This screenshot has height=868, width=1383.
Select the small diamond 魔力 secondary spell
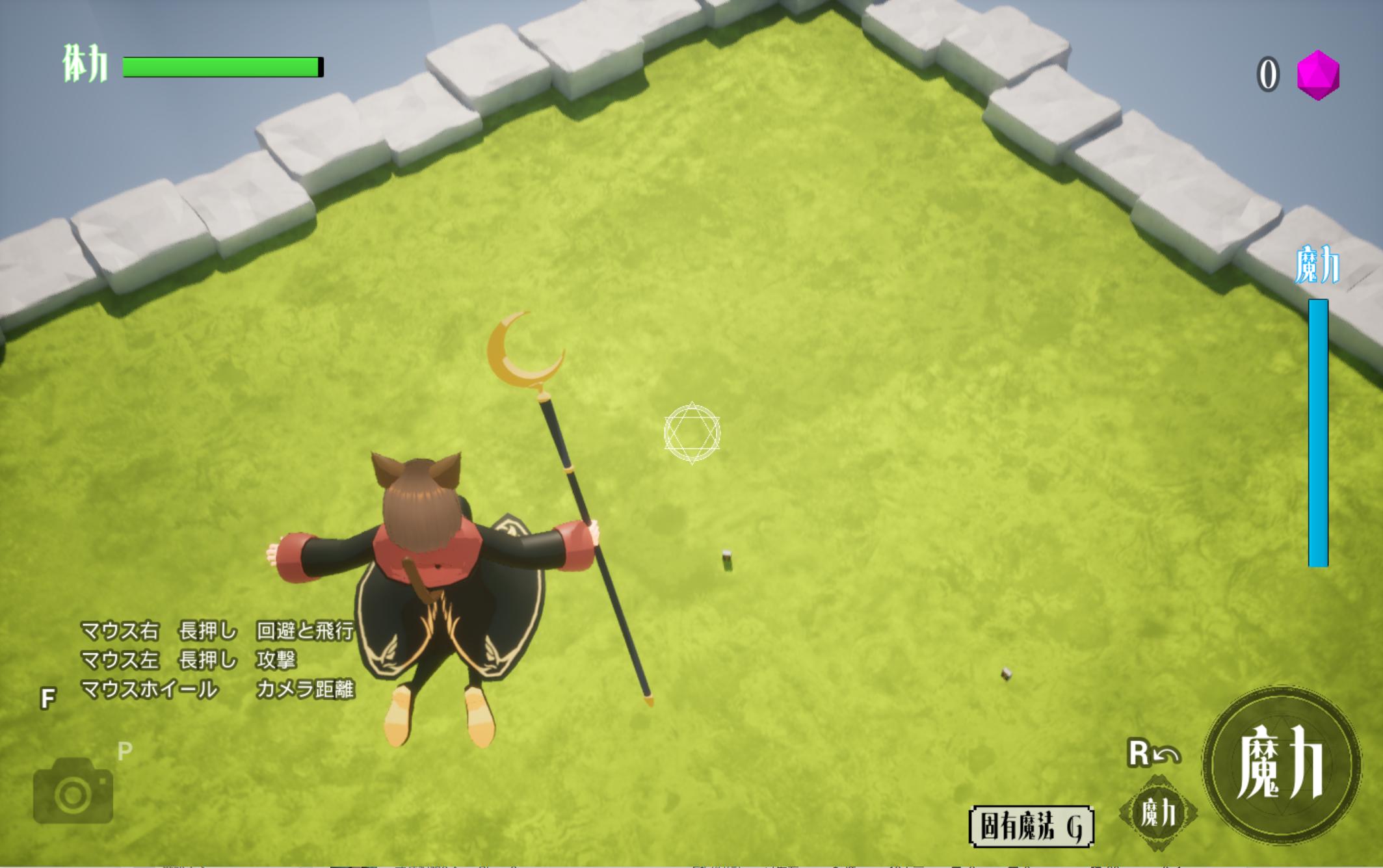(x=1158, y=813)
